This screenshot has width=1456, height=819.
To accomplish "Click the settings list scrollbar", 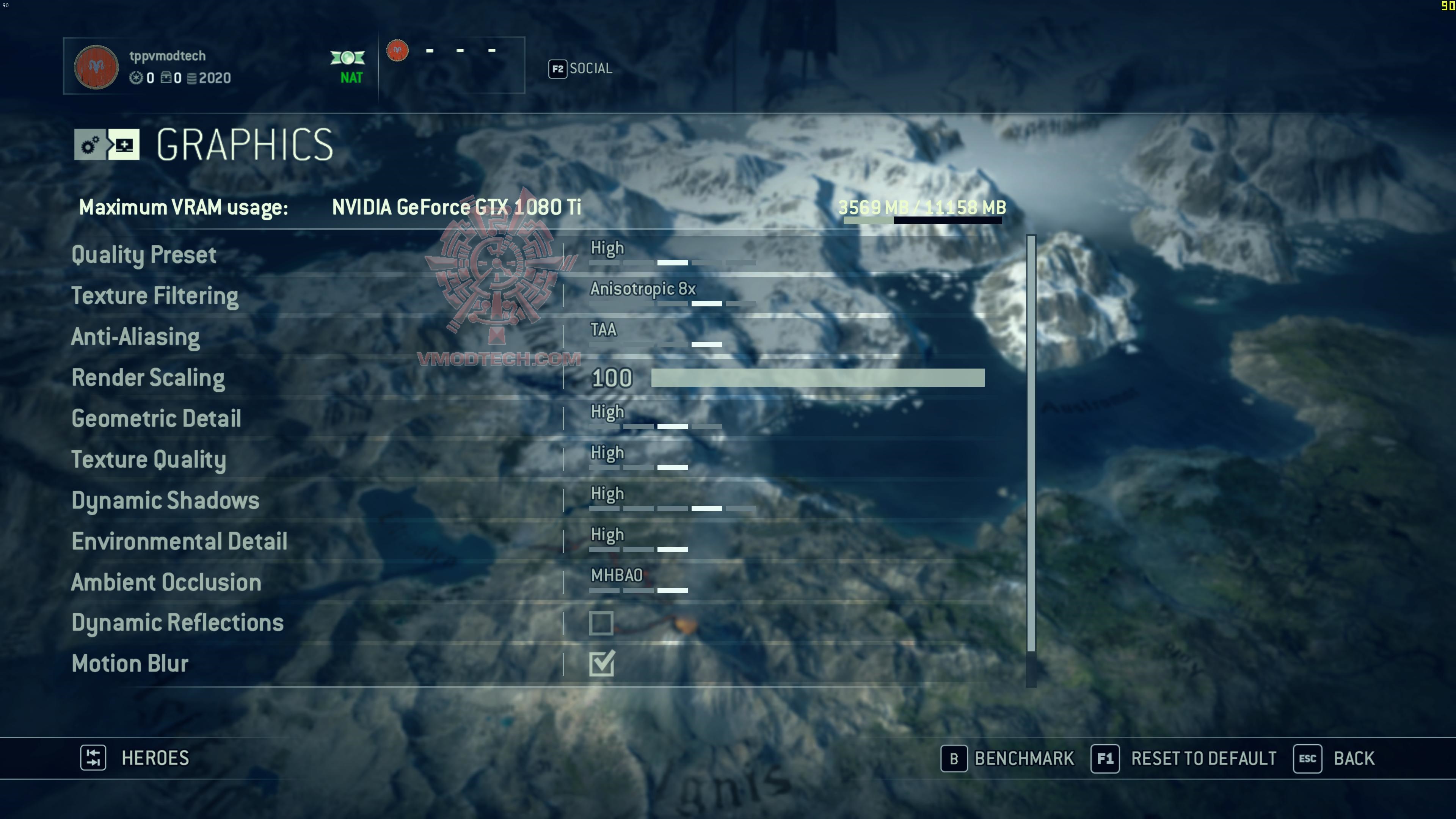I will click(x=1031, y=443).
